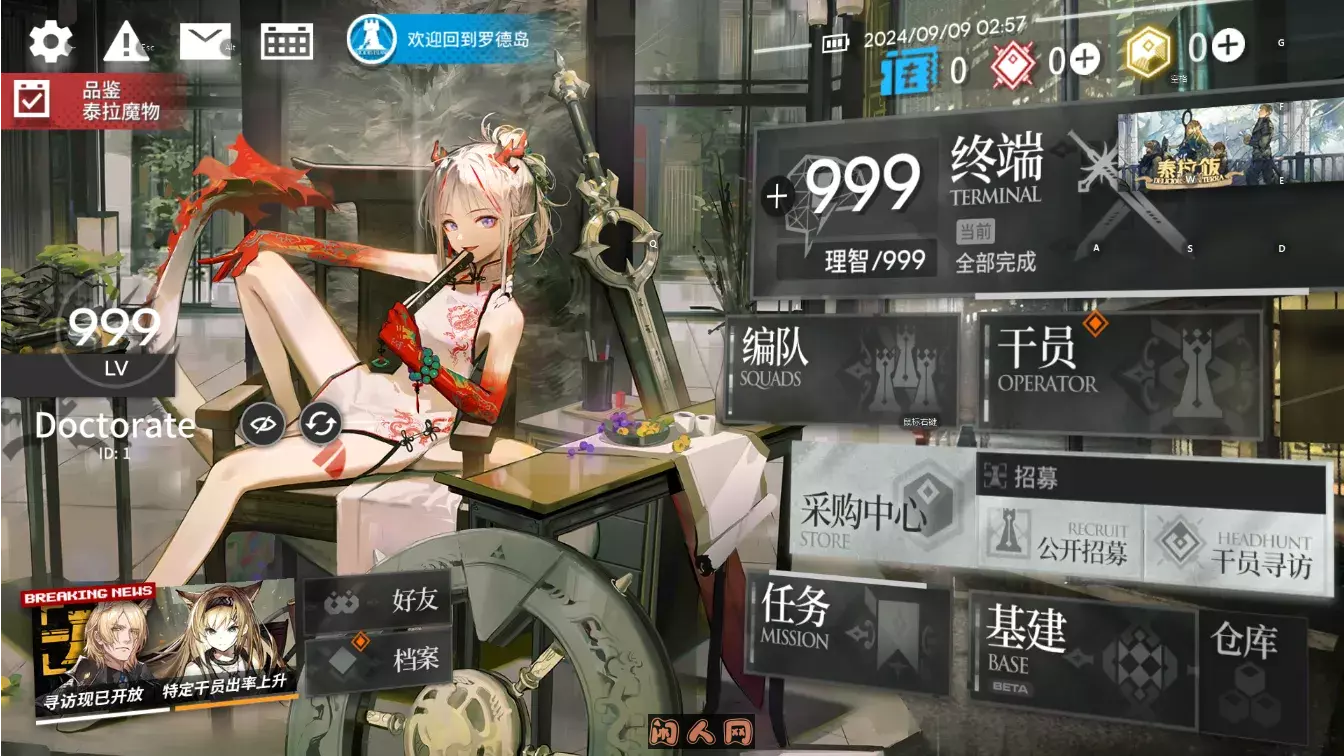The height and width of the screenshot is (756, 1344).
Task: Open the daily sign-in calendar icon
Action: (x=286, y=42)
